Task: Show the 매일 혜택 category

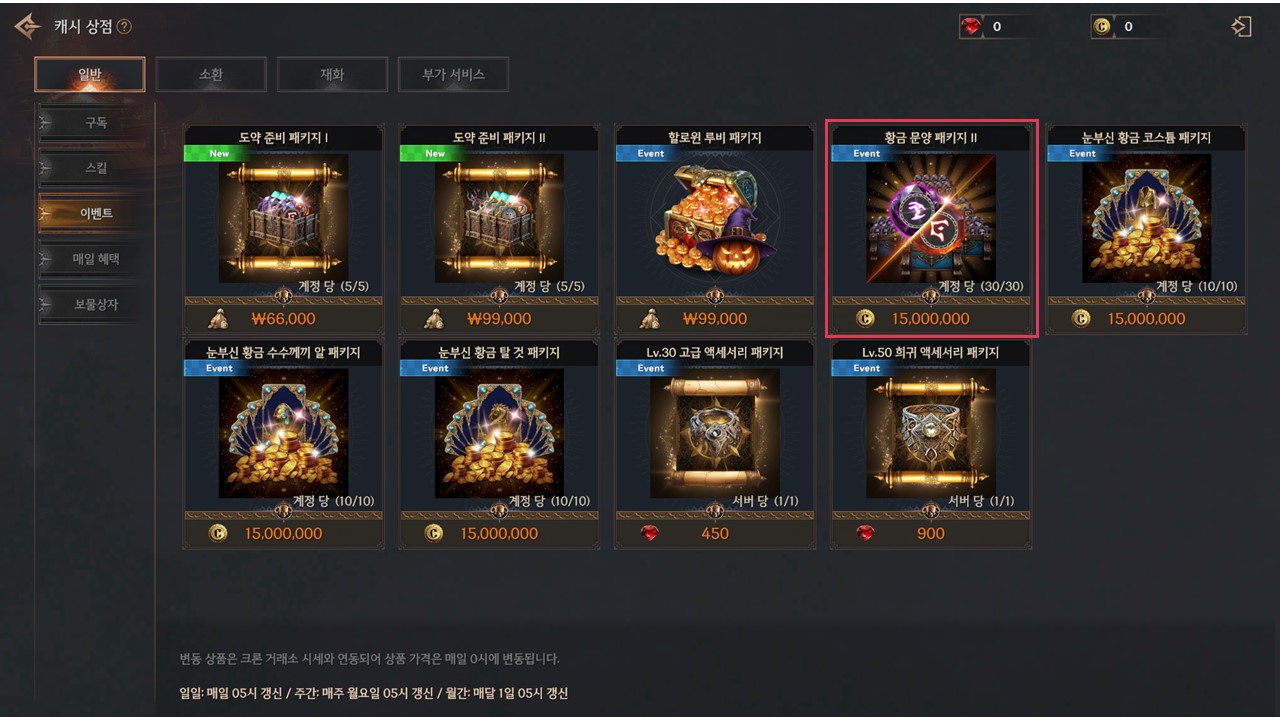Action: pos(95,259)
